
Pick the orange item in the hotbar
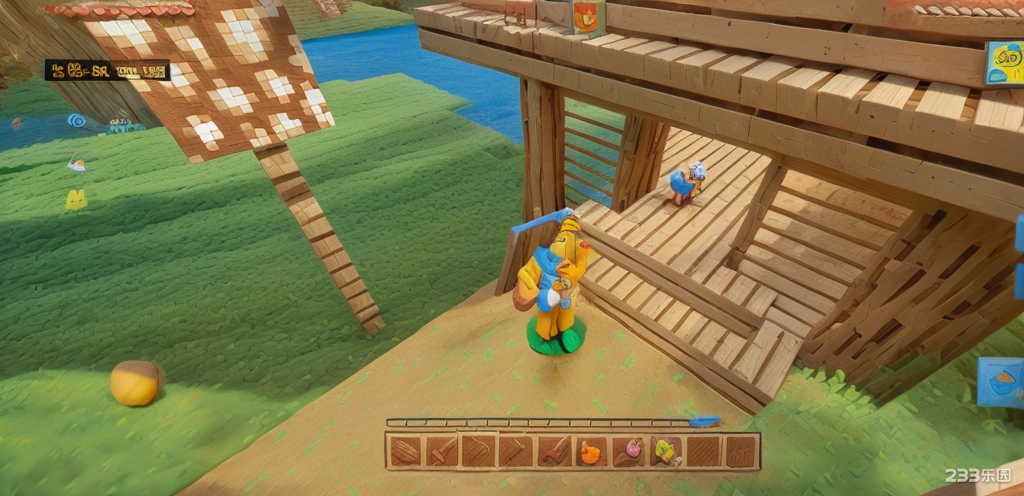pyautogui.click(x=591, y=452)
